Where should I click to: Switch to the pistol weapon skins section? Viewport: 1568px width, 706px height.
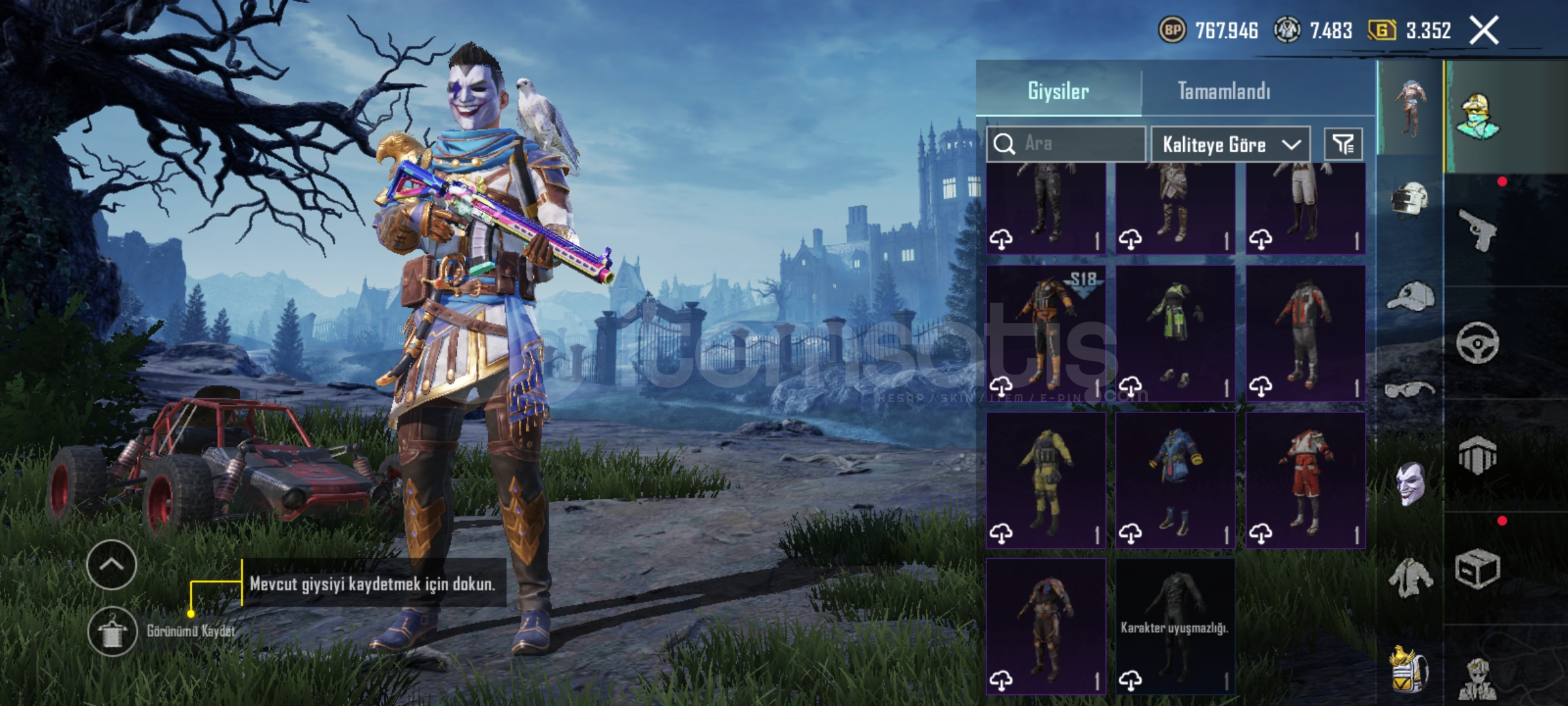(1477, 229)
